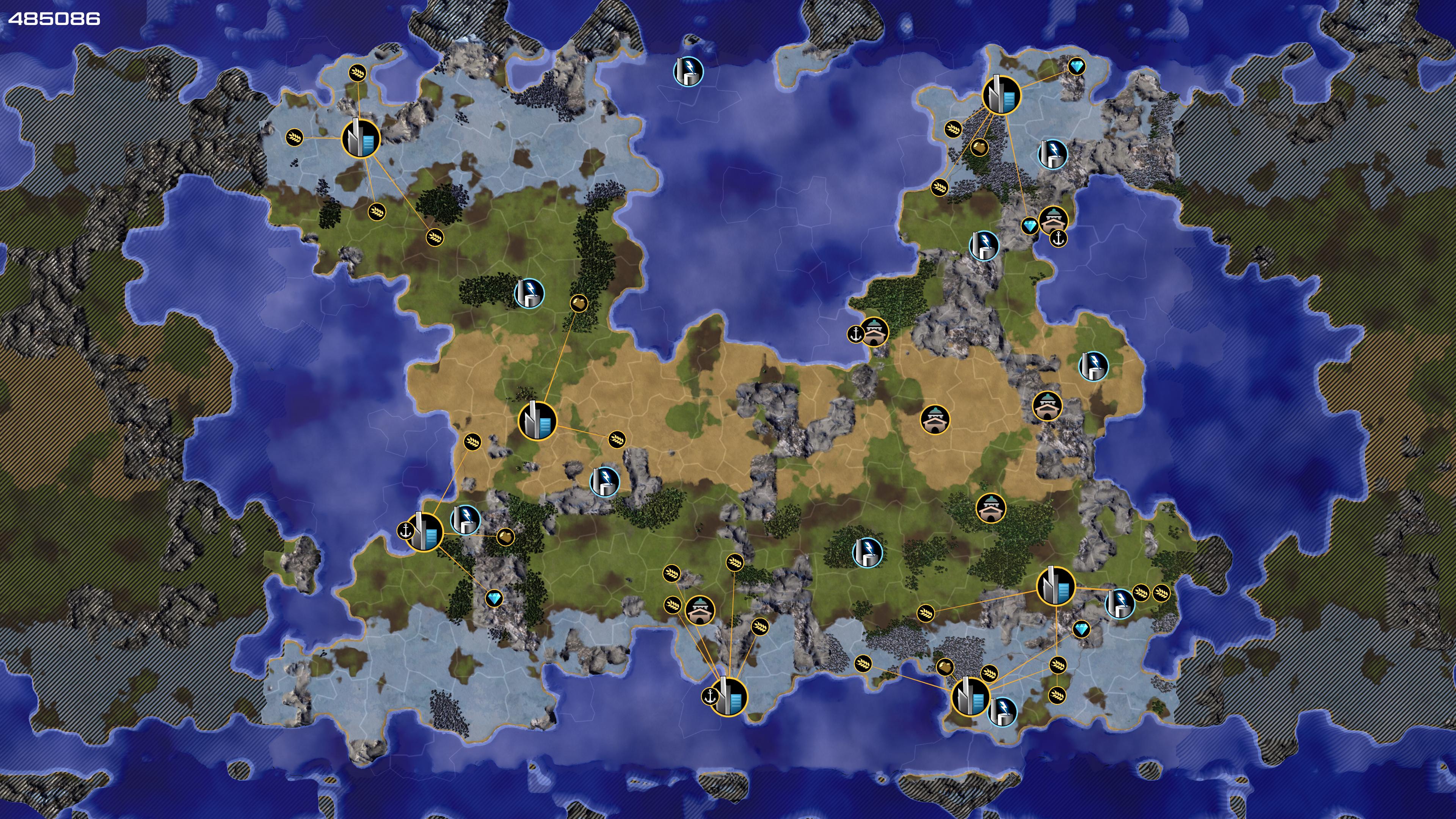
Task: Select the desert city linked to an ore marker
Action: click(537, 420)
